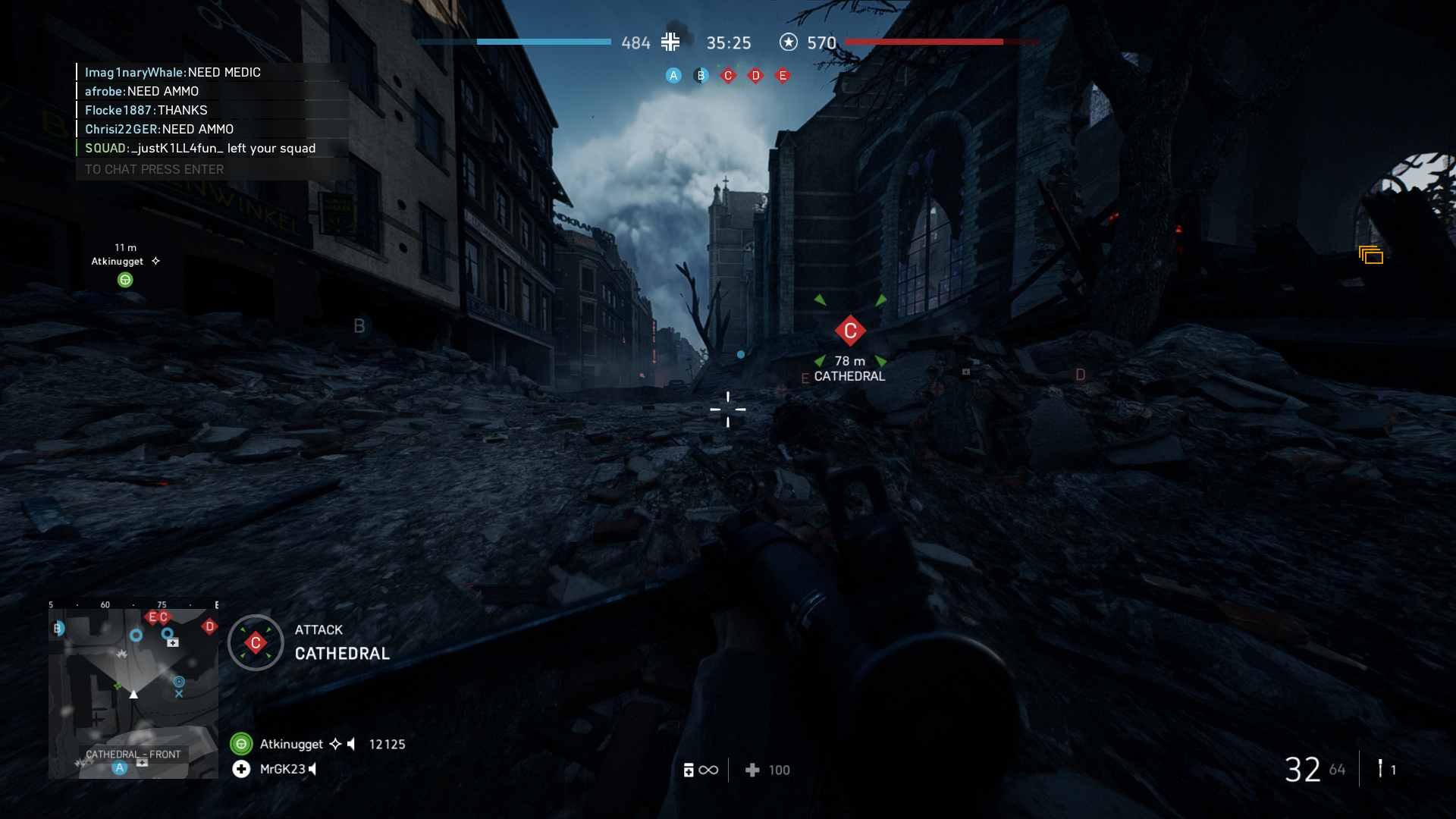Click the Cathedral C objective world marker
1456x819 pixels.
click(x=850, y=331)
